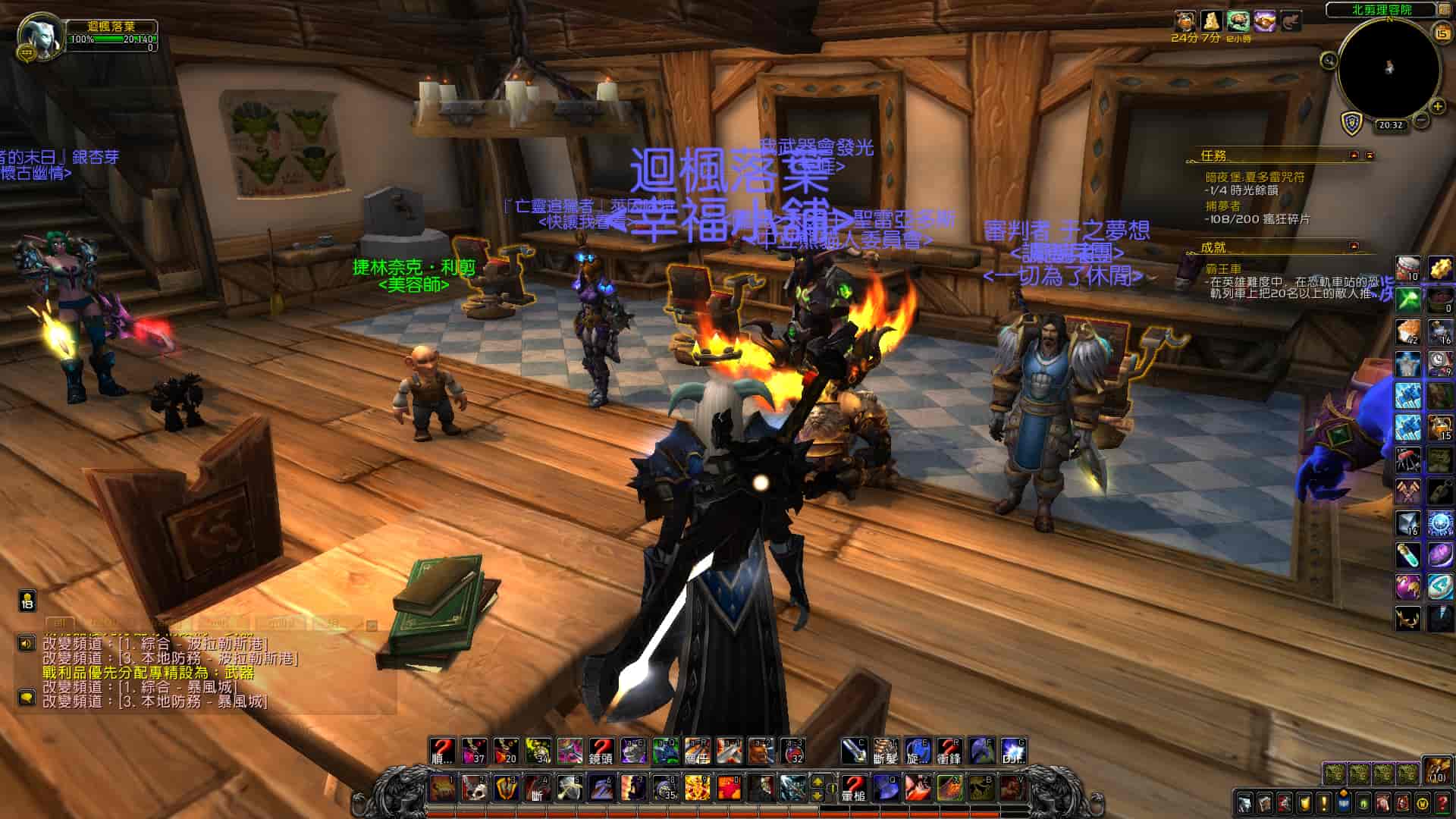Select the 捕夢者 quest in the tracker

point(1222,206)
